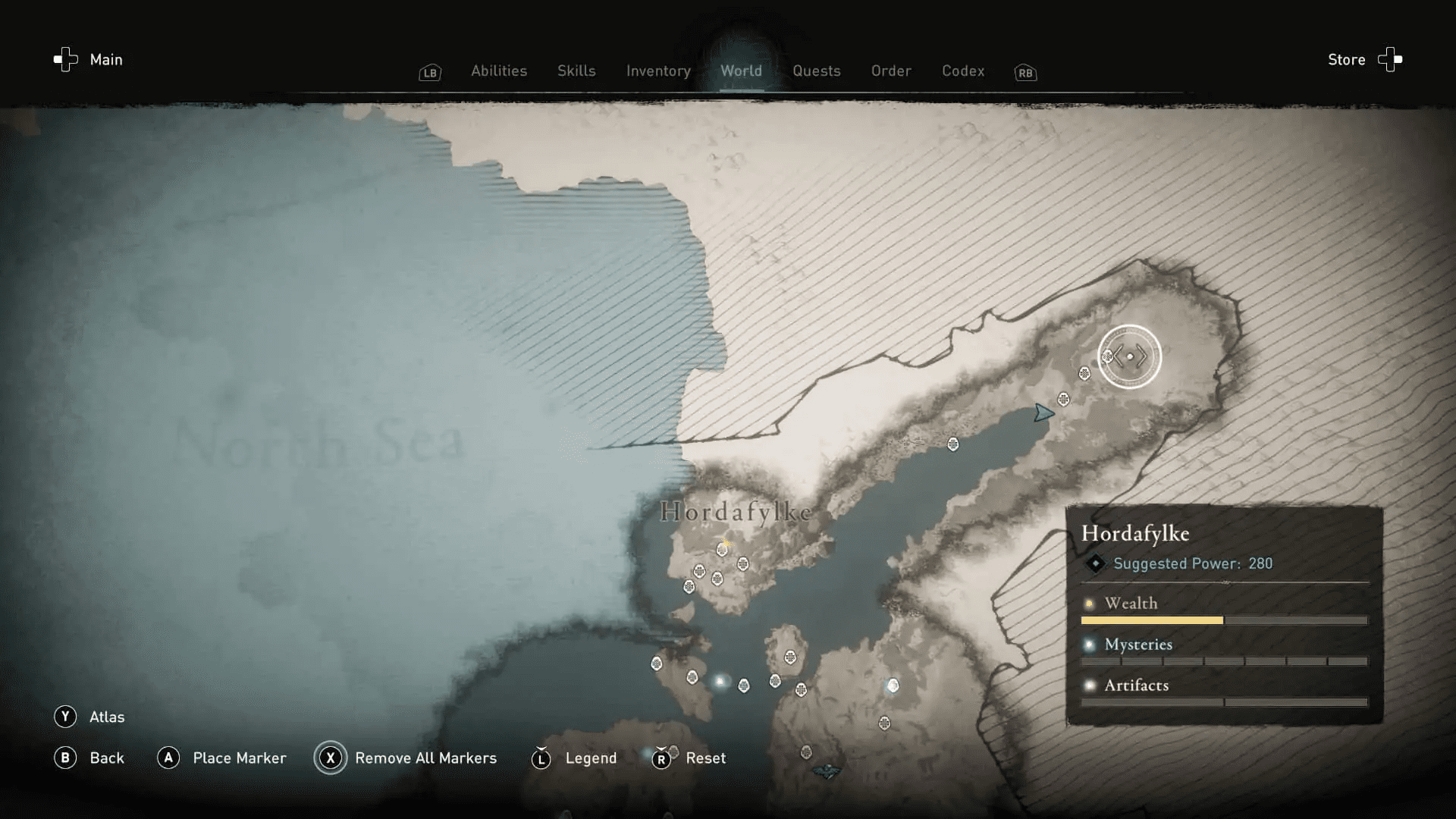Open the Store via its cross icon
Image resolution: width=1456 pixels, height=819 pixels.
[1390, 59]
